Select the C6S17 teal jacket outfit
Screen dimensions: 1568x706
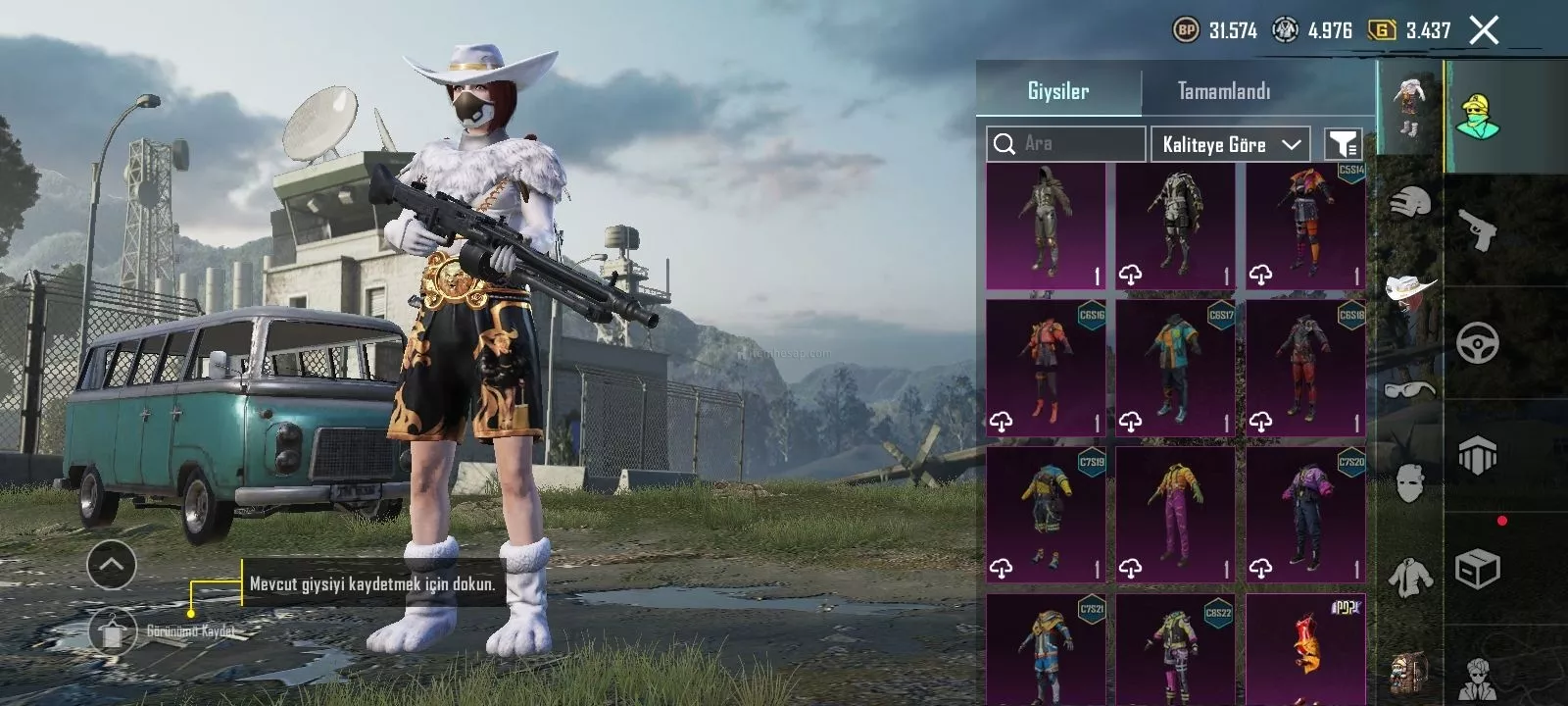point(1175,368)
